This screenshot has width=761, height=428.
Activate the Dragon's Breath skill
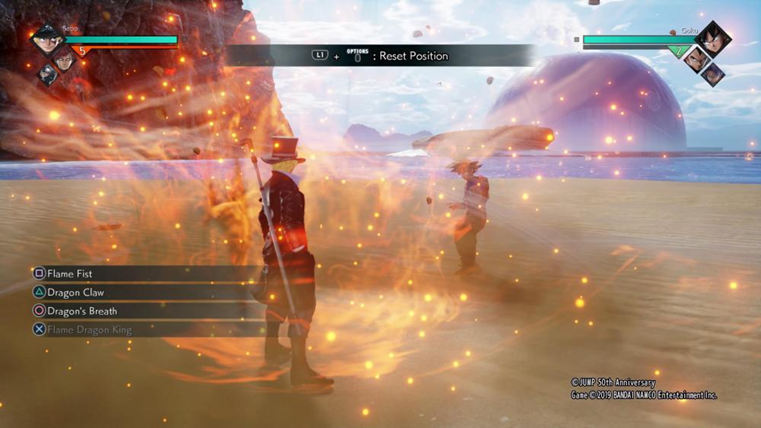(x=81, y=311)
